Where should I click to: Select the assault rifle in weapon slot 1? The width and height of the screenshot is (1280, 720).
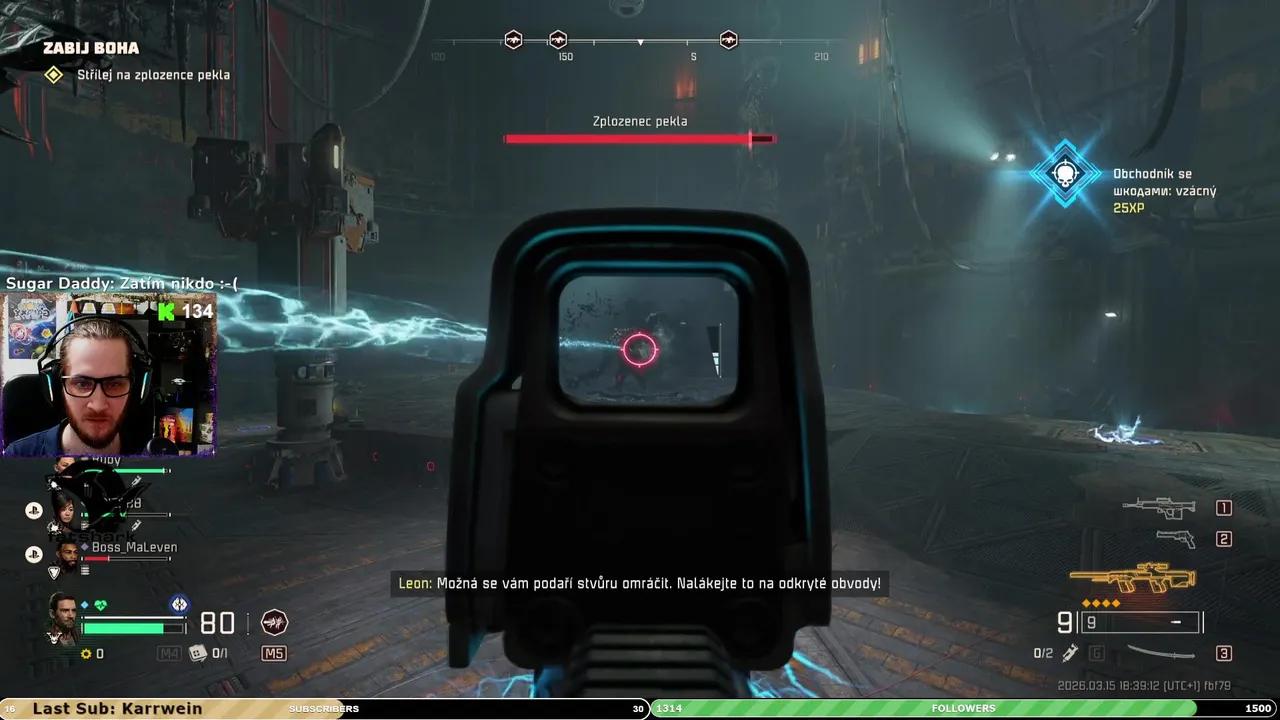(x=1158, y=506)
